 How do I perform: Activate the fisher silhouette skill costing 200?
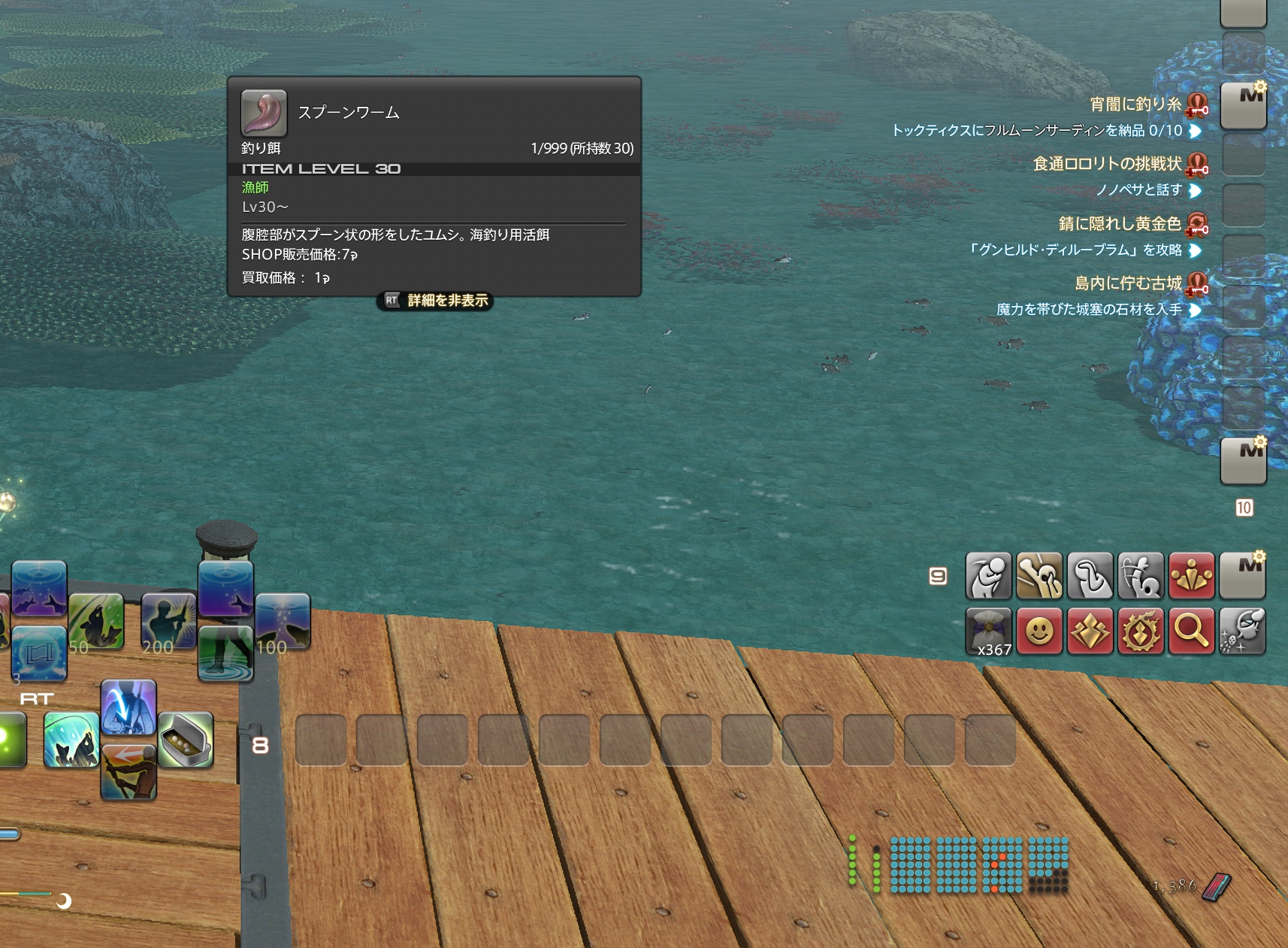168,621
